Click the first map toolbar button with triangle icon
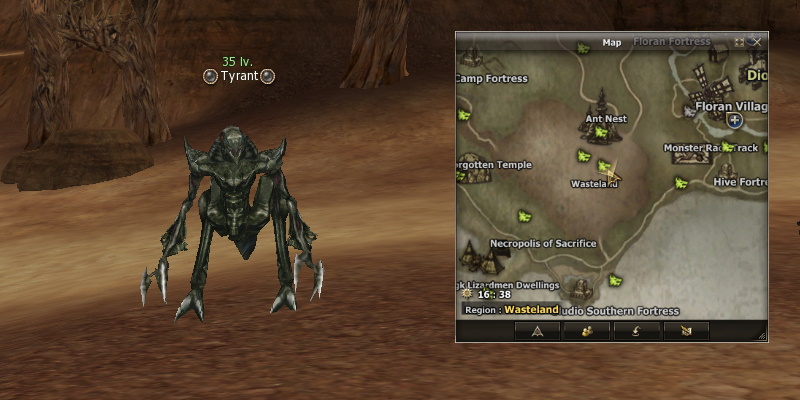800x400 pixels. pyautogui.click(x=537, y=331)
